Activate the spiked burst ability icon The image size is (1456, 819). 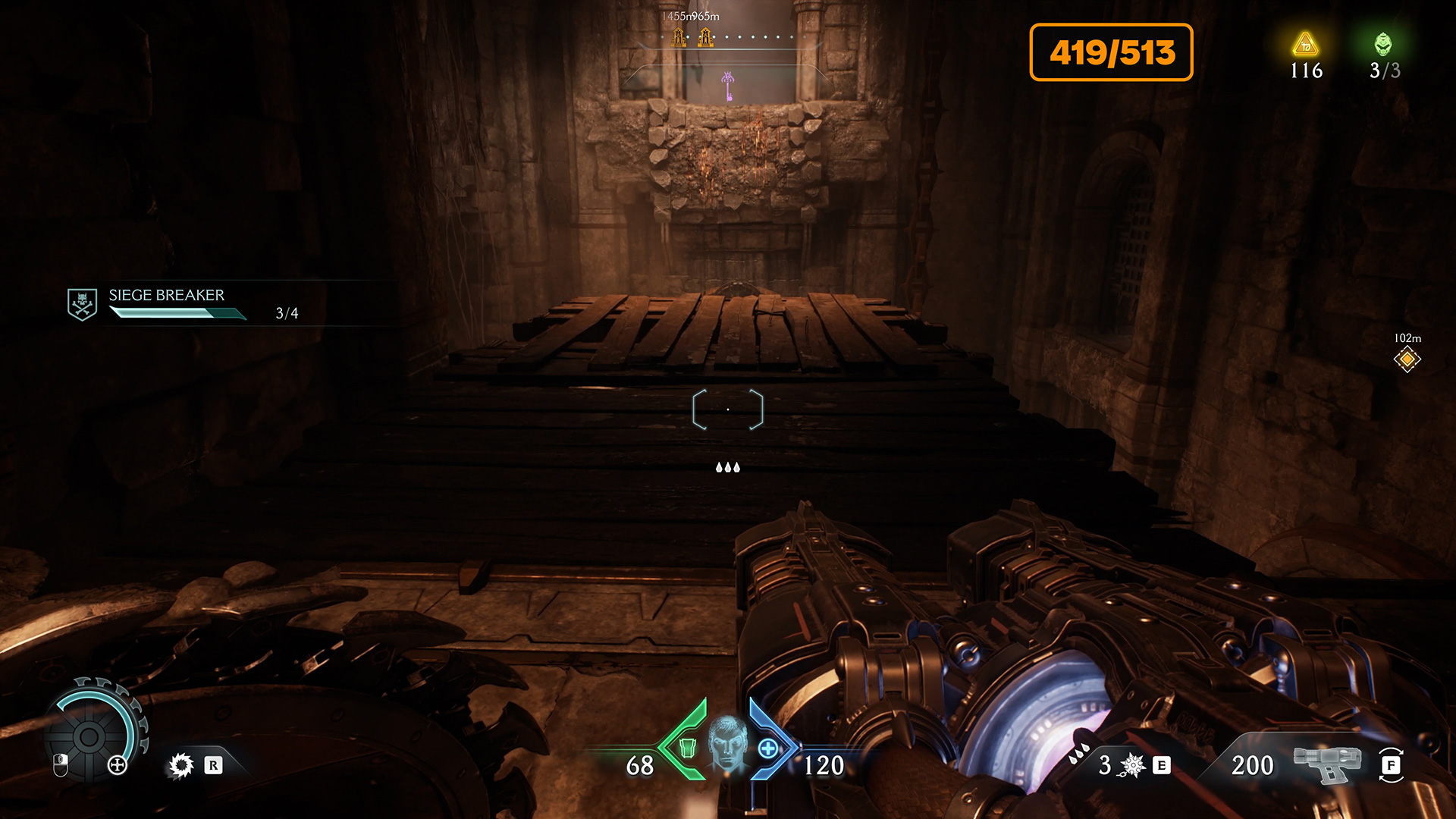(1132, 765)
